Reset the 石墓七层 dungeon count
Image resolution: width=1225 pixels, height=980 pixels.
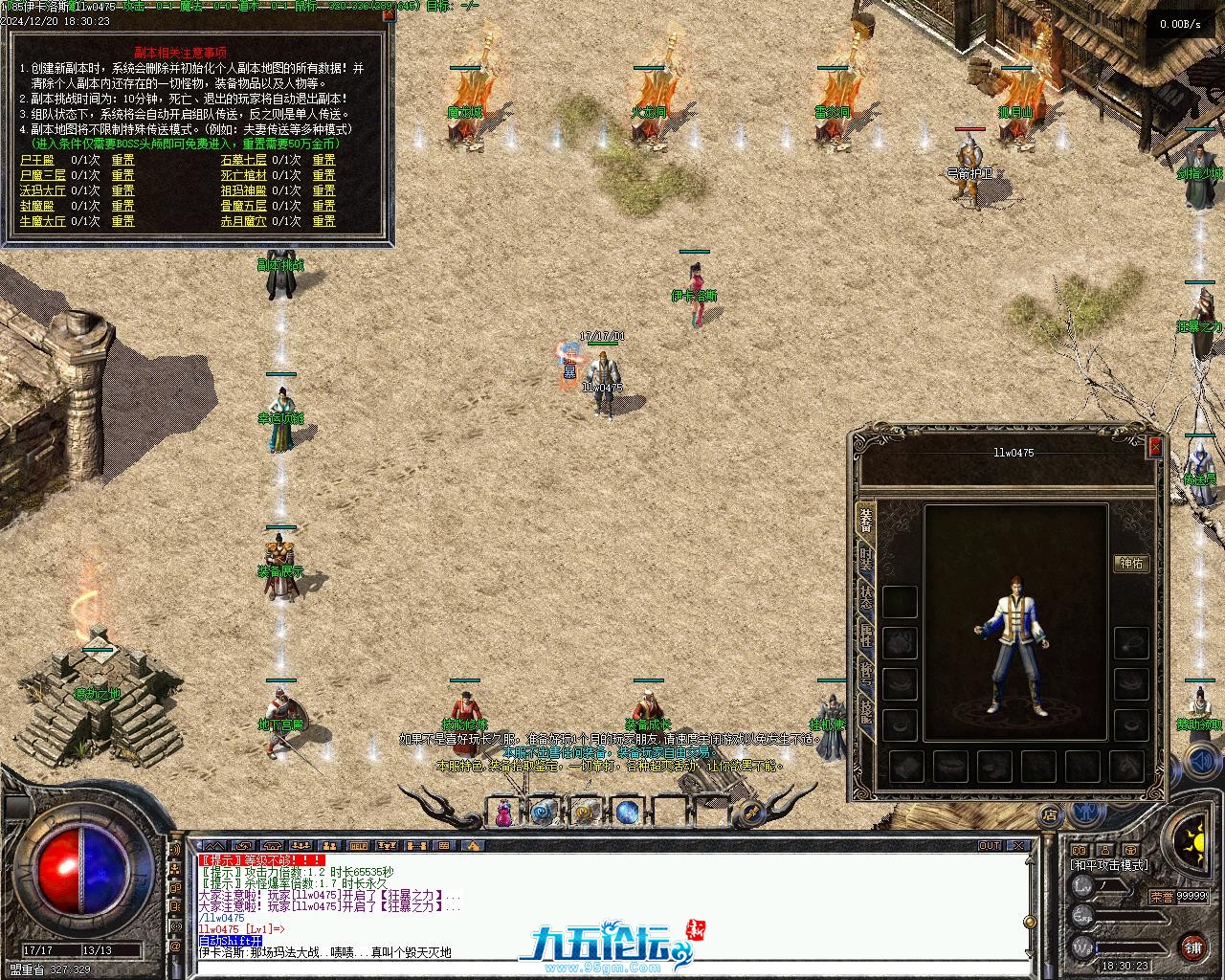click(x=323, y=160)
